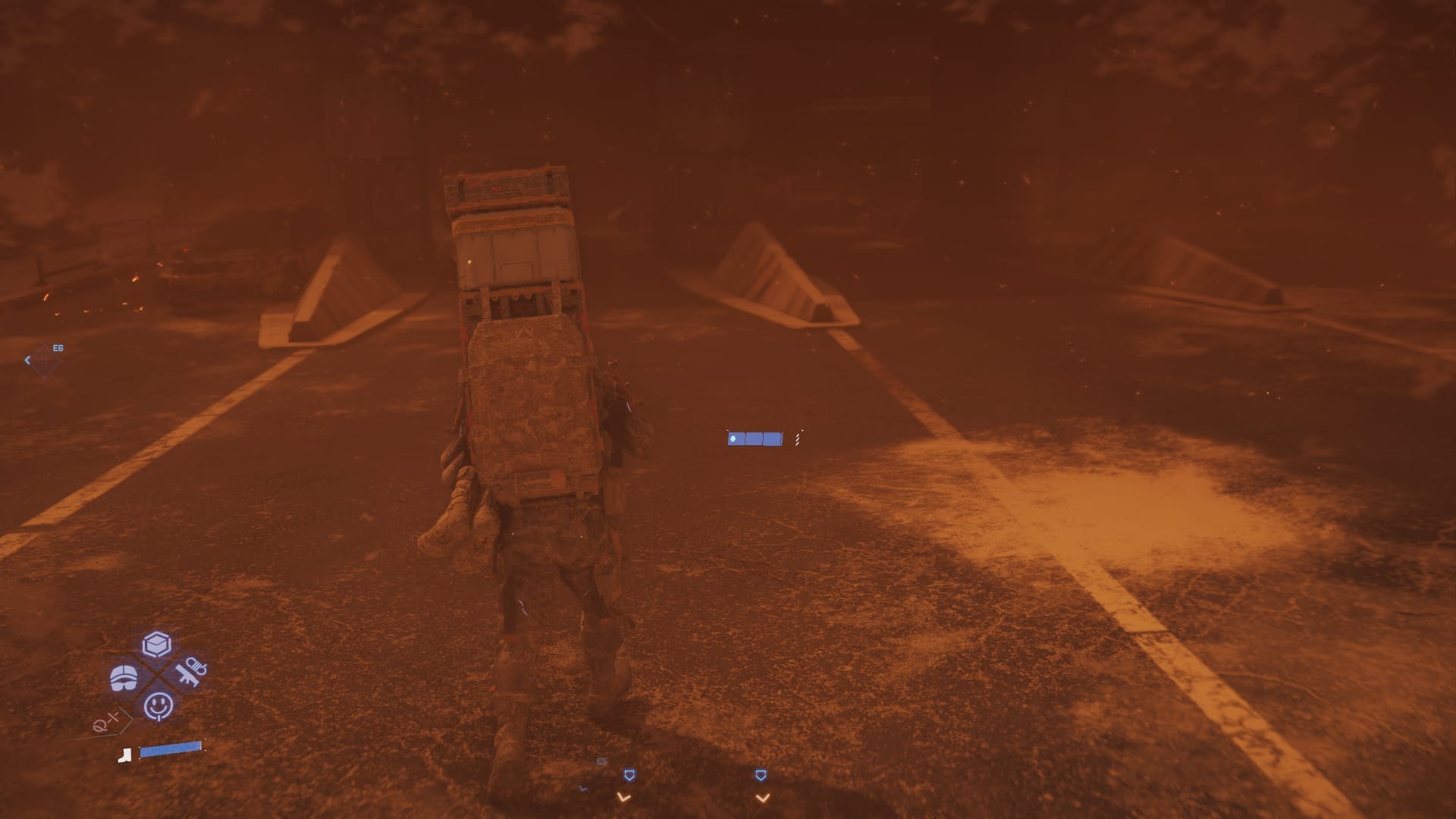Click the E6 diamond marker on the left edge
Viewport: 1456px width, 819px height.
pos(45,359)
